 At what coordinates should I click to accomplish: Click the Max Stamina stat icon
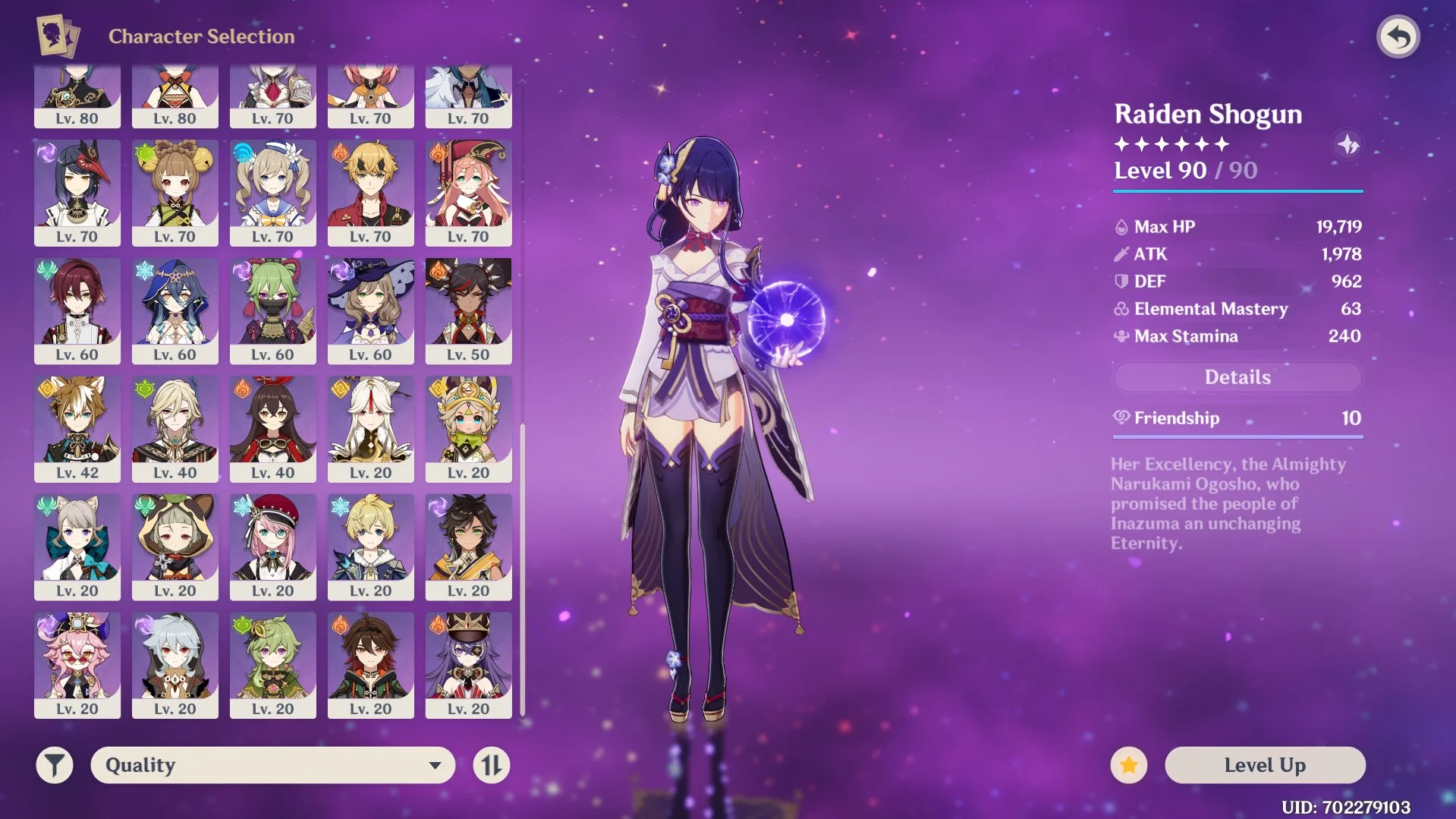[1121, 336]
